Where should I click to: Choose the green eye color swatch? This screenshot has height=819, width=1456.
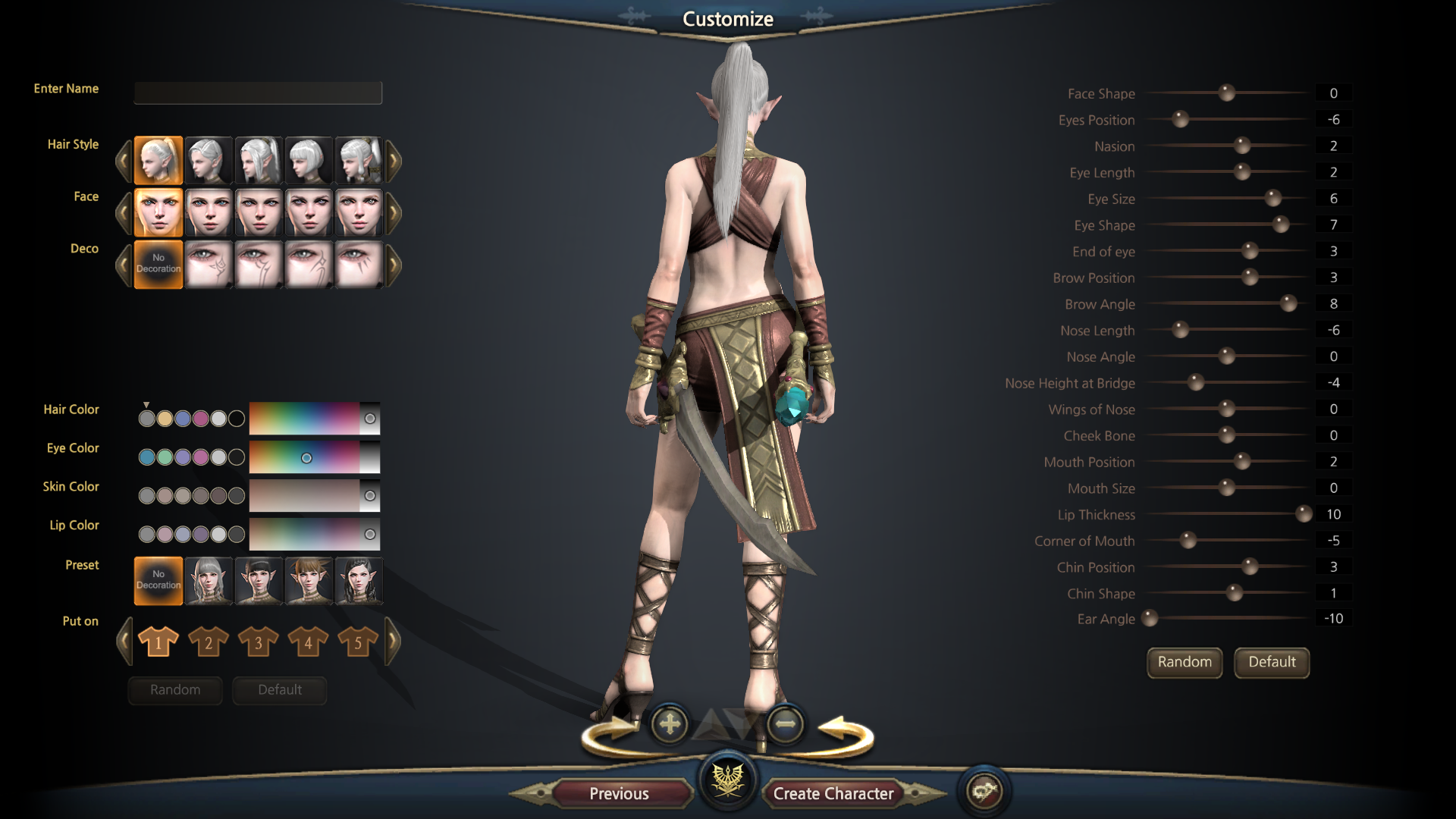[165, 457]
